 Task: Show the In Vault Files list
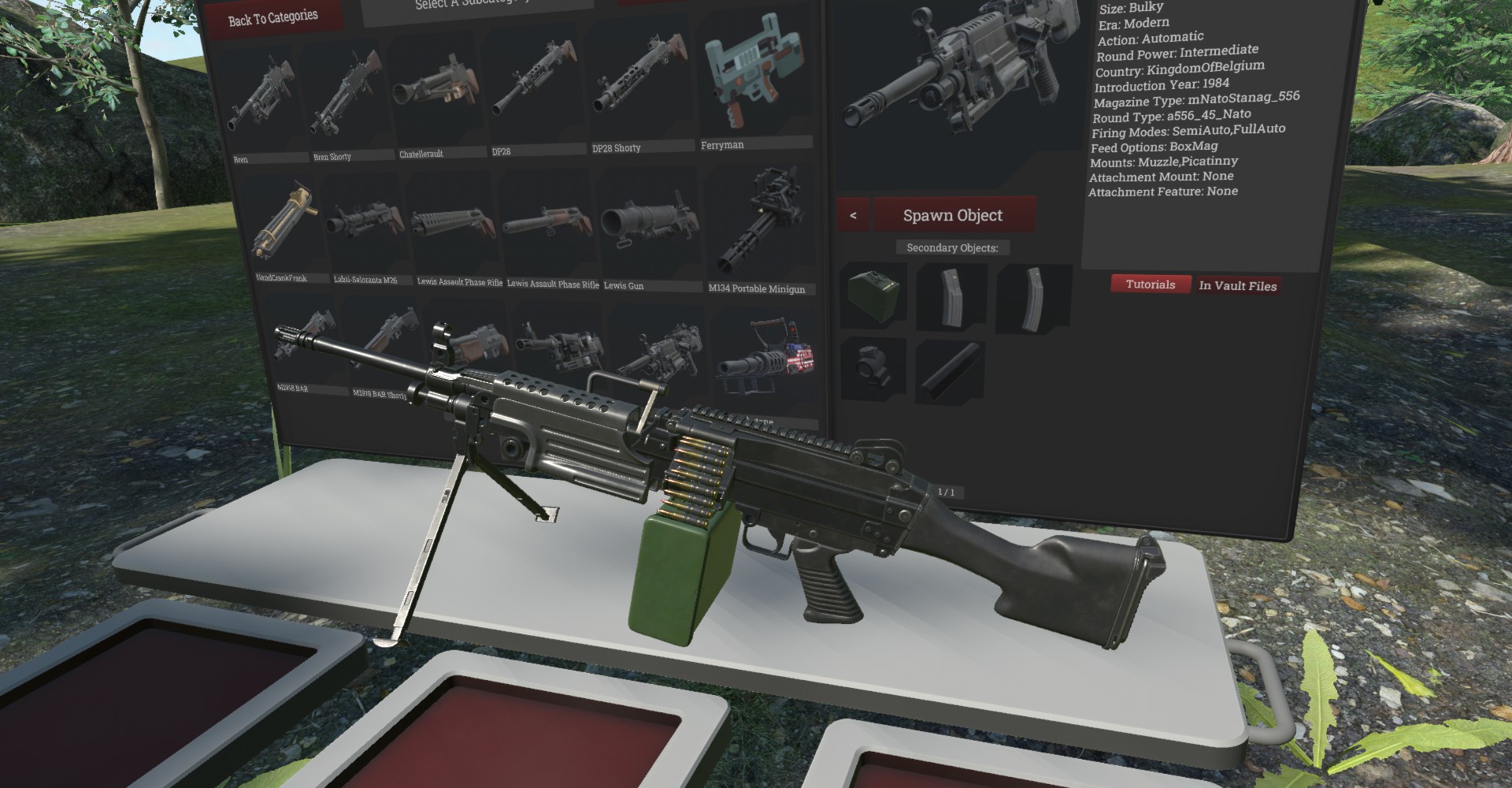(1237, 286)
